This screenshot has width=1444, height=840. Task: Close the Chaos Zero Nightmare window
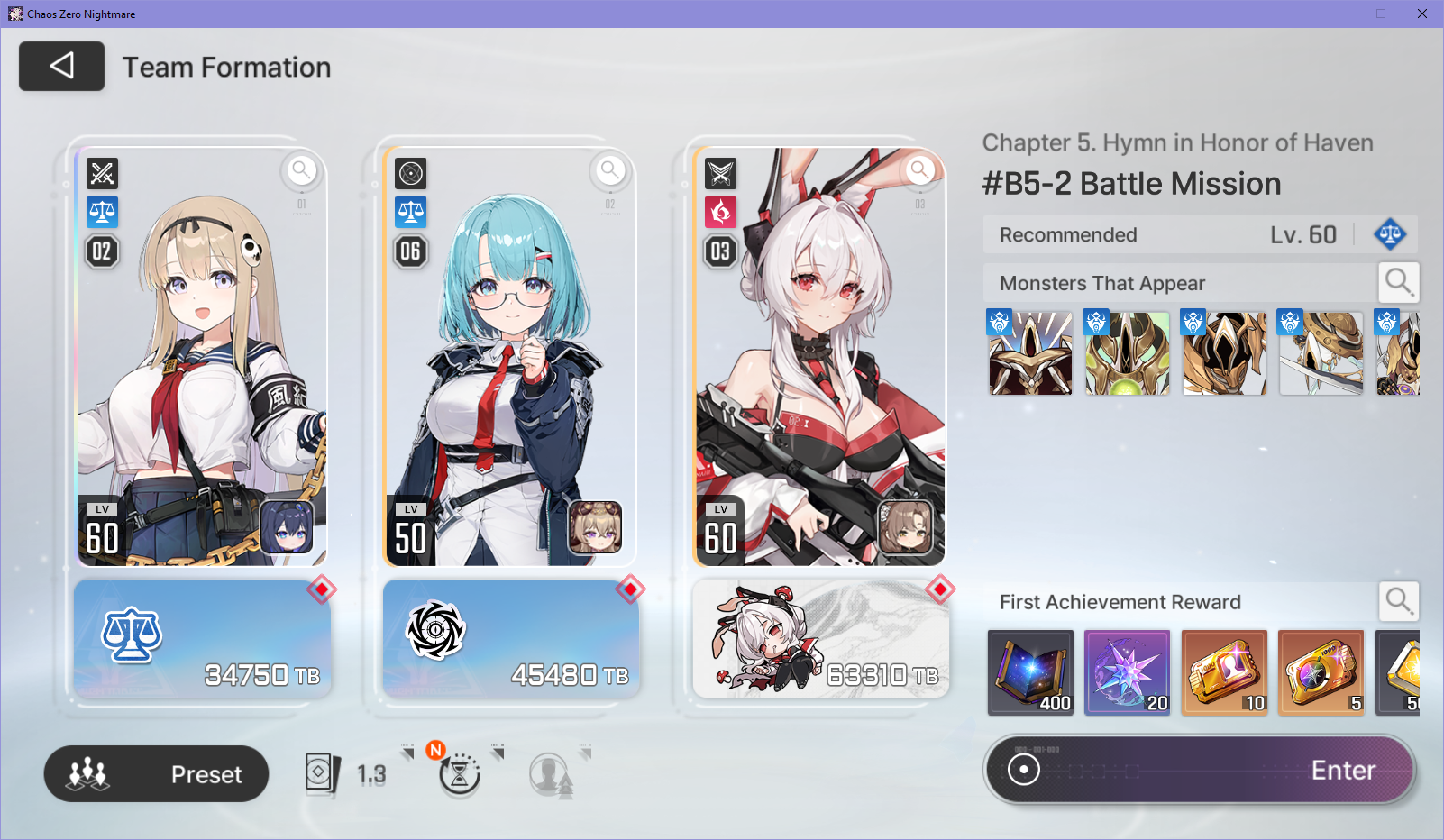1422,14
